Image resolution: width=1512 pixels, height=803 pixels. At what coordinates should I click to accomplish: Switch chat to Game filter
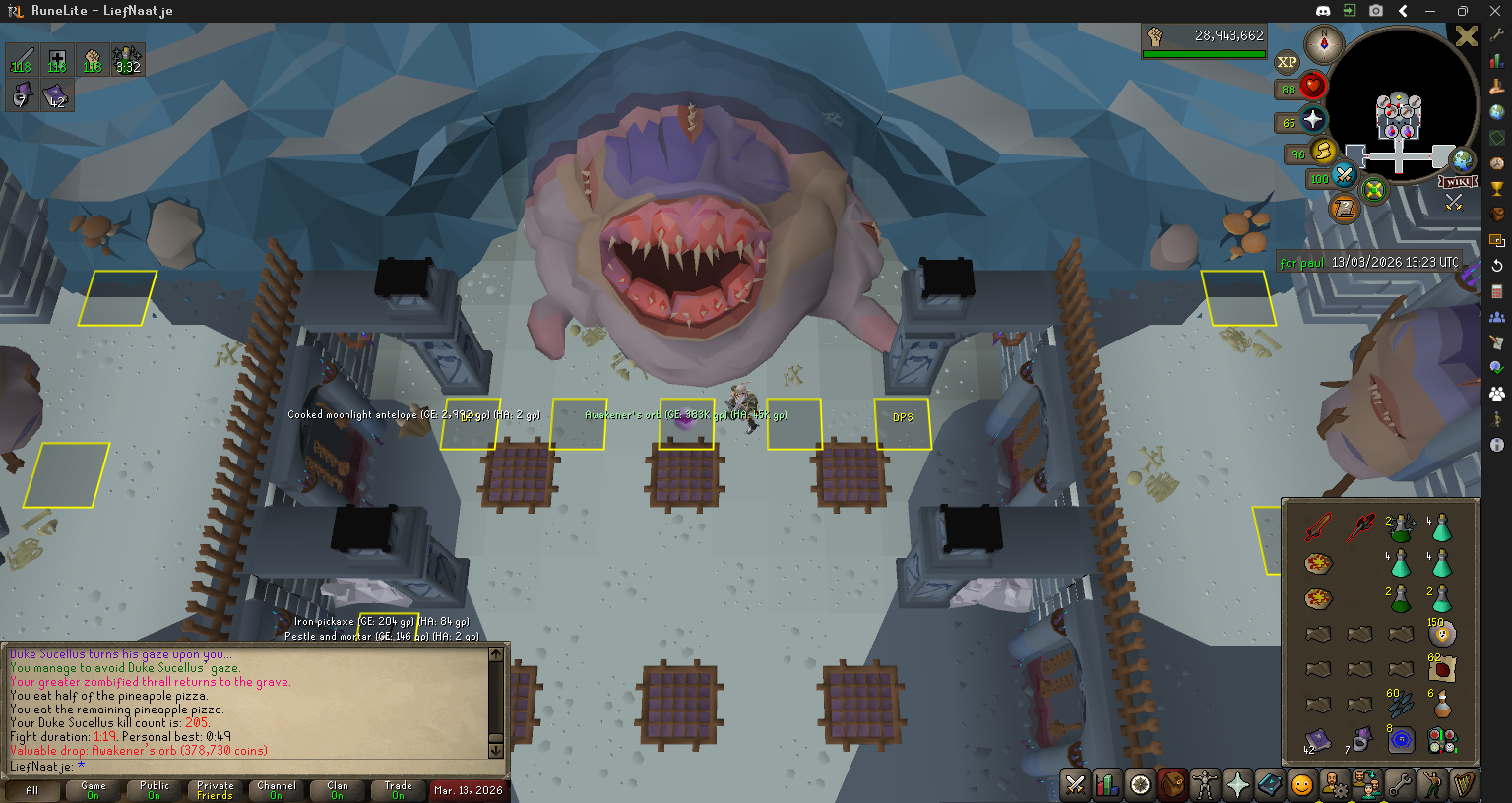[94, 790]
